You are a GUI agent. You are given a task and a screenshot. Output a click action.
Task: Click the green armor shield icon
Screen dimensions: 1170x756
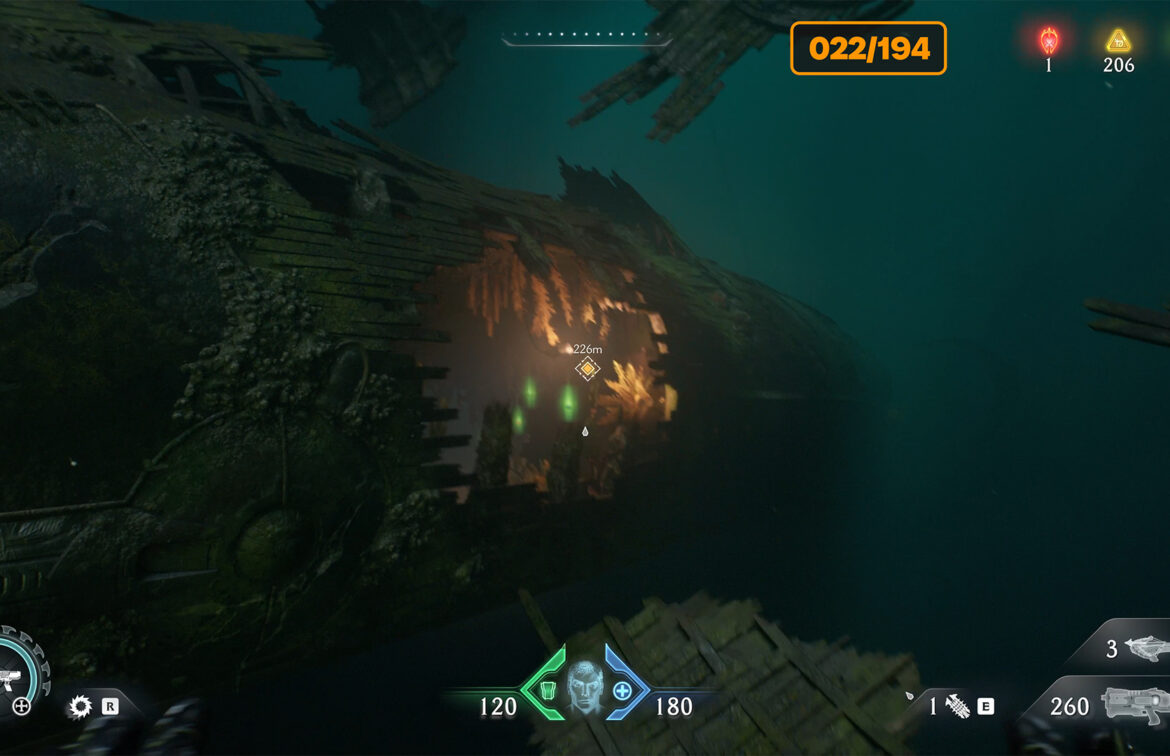point(548,689)
